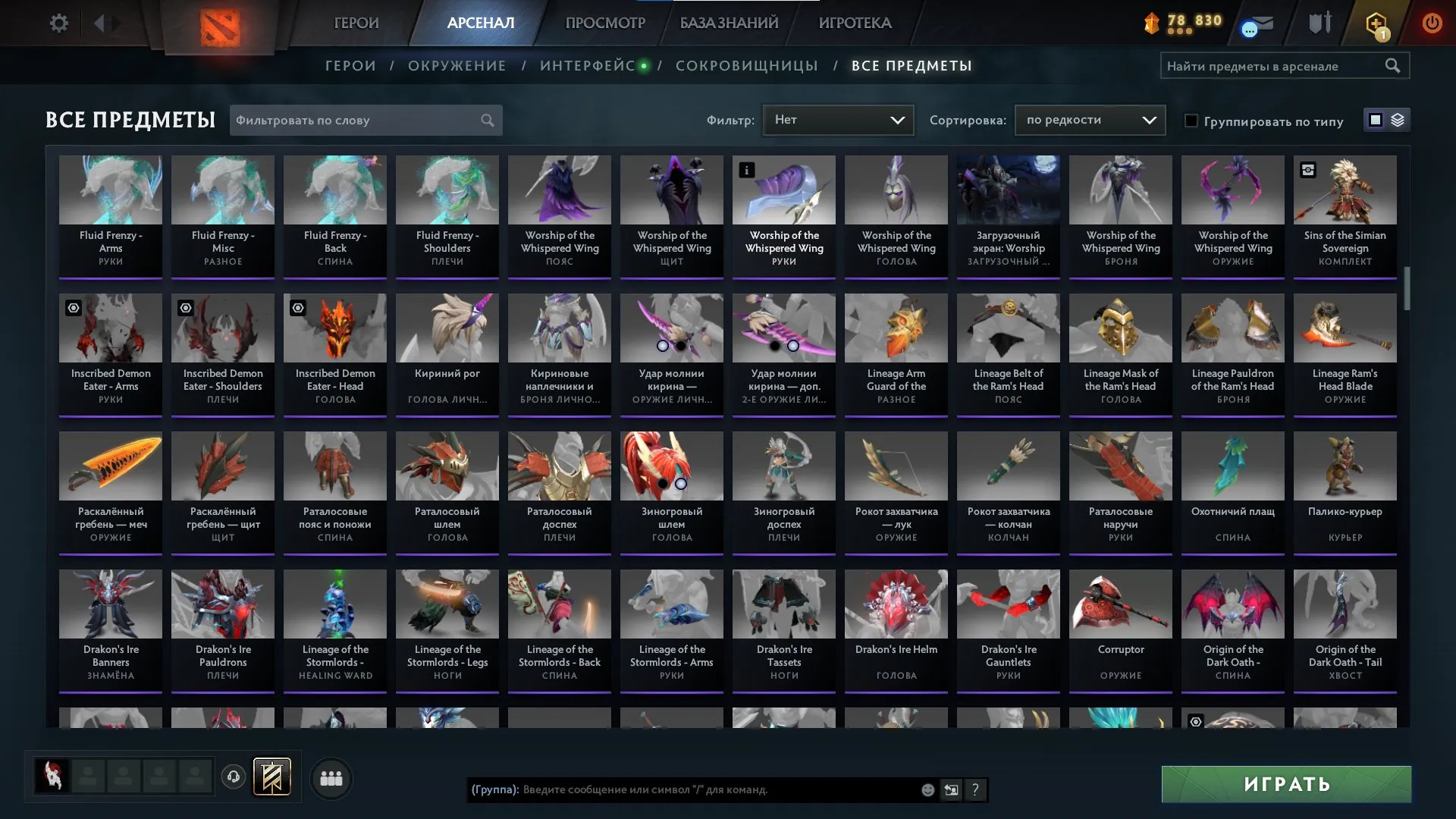Open the СОКРОВИЩНИЦЫ section
The height and width of the screenshot is (819, 1456).
[x=745, y=65]
